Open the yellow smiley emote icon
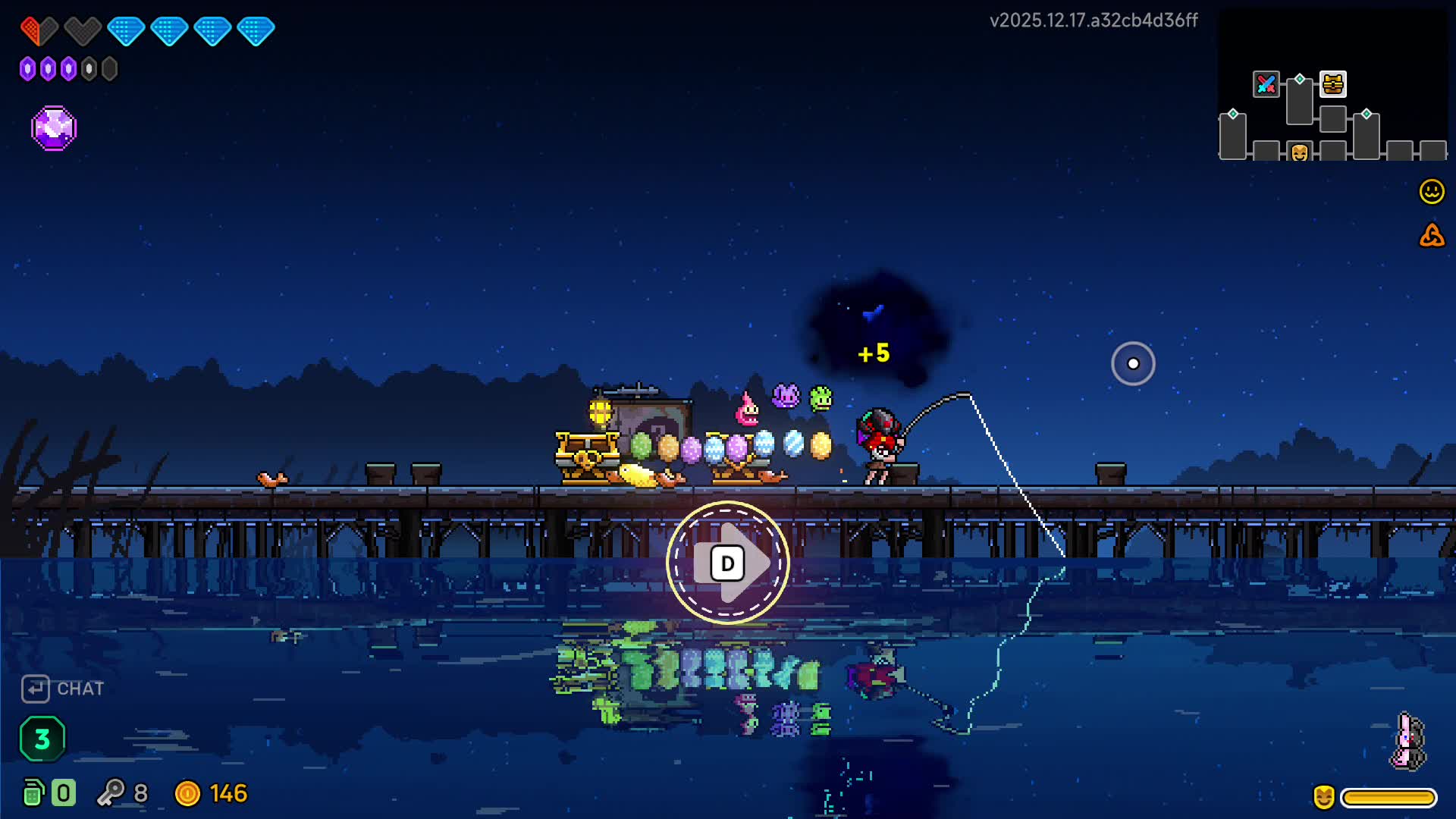The image size is (1456, 819). point(1431,192)
